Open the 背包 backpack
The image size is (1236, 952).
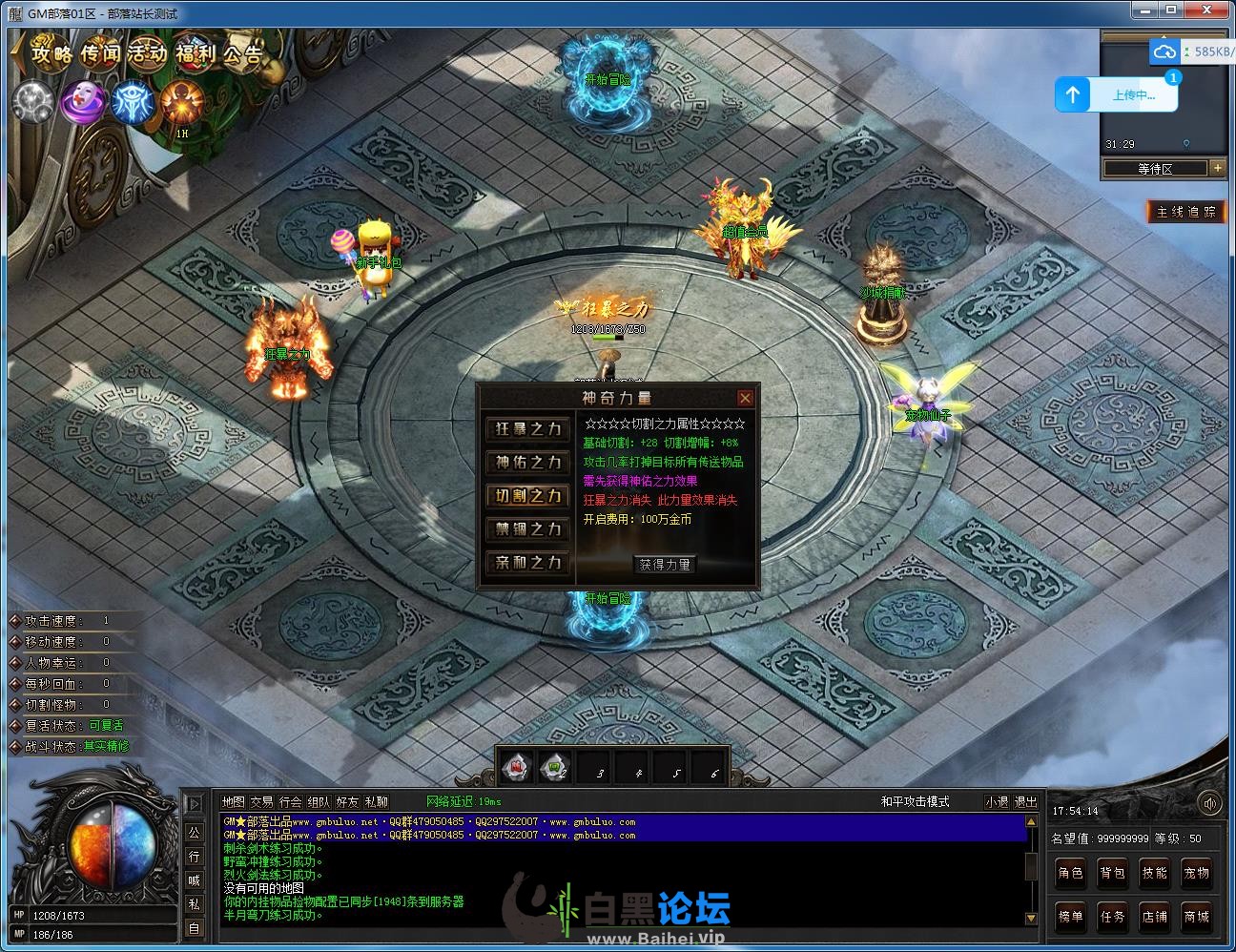pos(1112,873)
